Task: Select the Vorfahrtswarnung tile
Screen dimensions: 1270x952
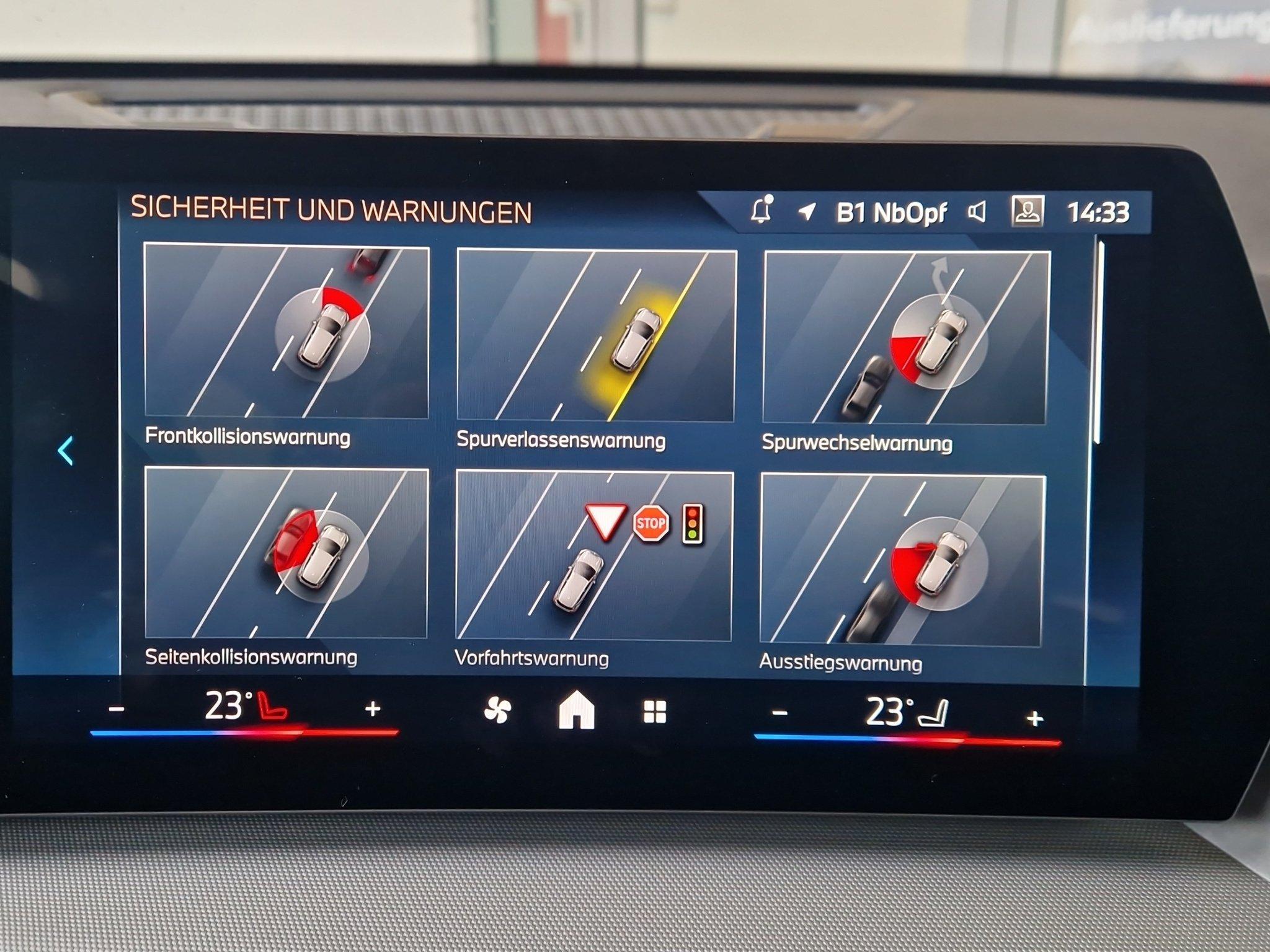Action: 594,556
